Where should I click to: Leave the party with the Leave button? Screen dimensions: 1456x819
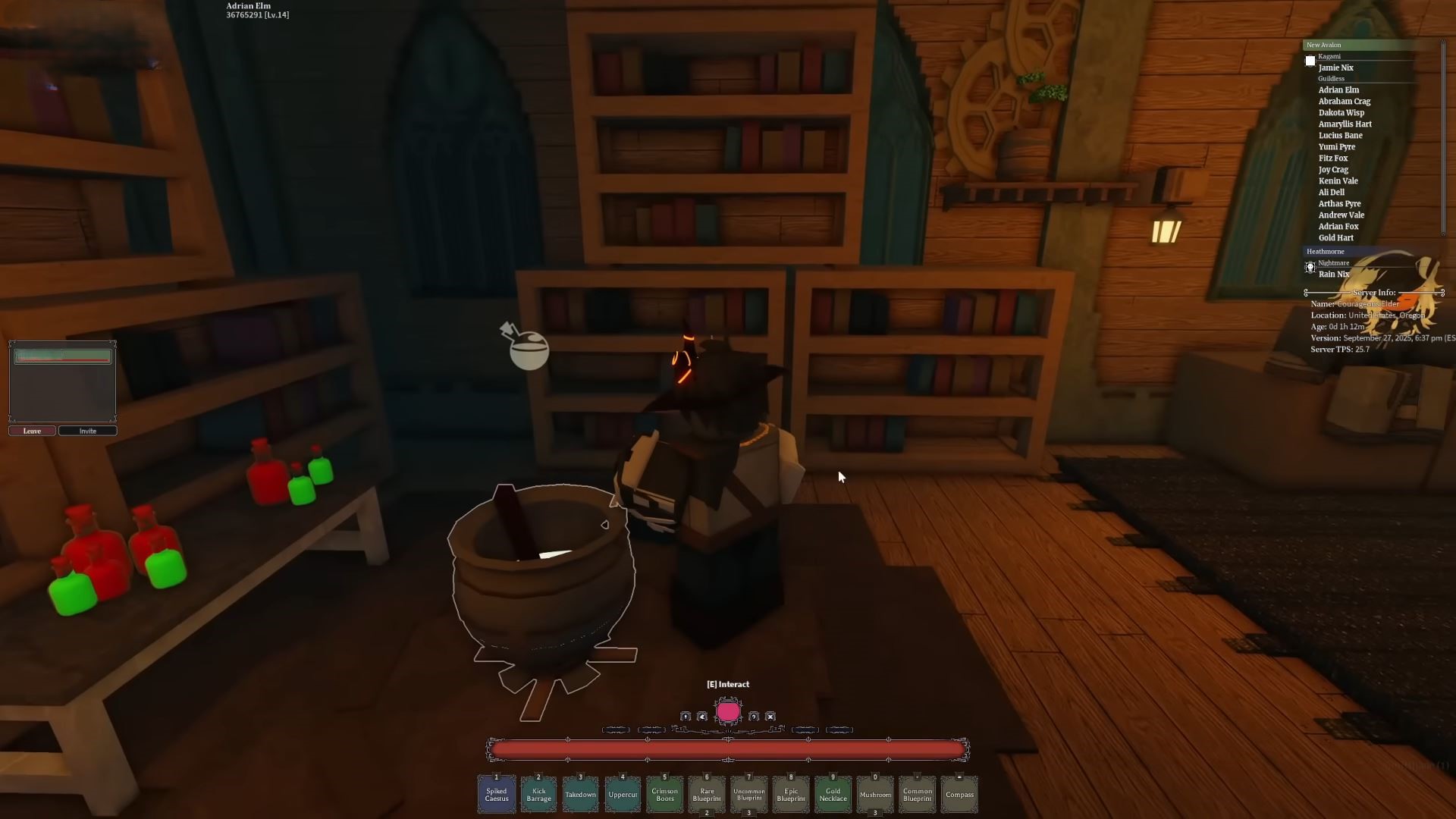point(32,431)
